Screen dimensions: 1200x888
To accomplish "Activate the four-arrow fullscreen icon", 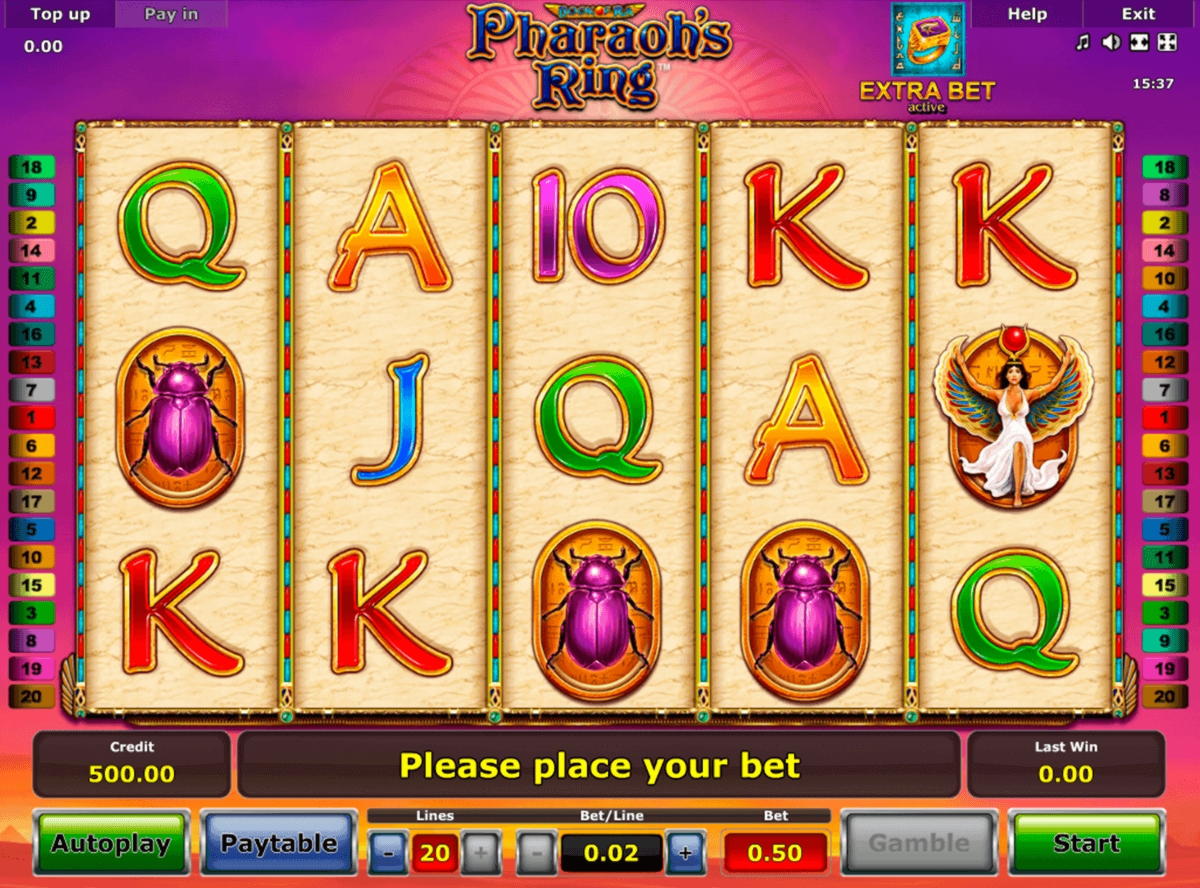I will pos(1166,42).
